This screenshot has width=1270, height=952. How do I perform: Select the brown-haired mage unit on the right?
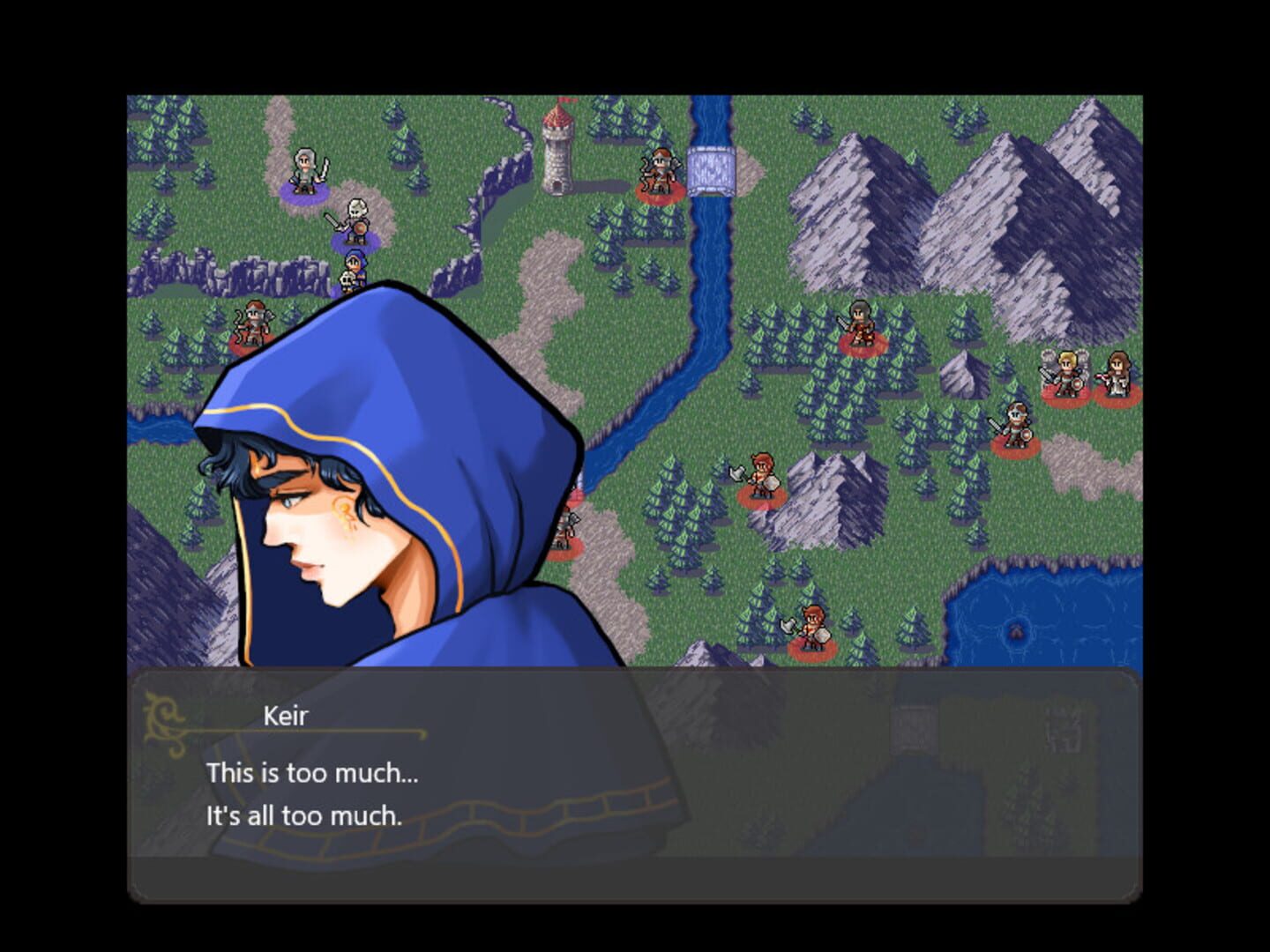pyautogui.click(x=1118, y=375)
